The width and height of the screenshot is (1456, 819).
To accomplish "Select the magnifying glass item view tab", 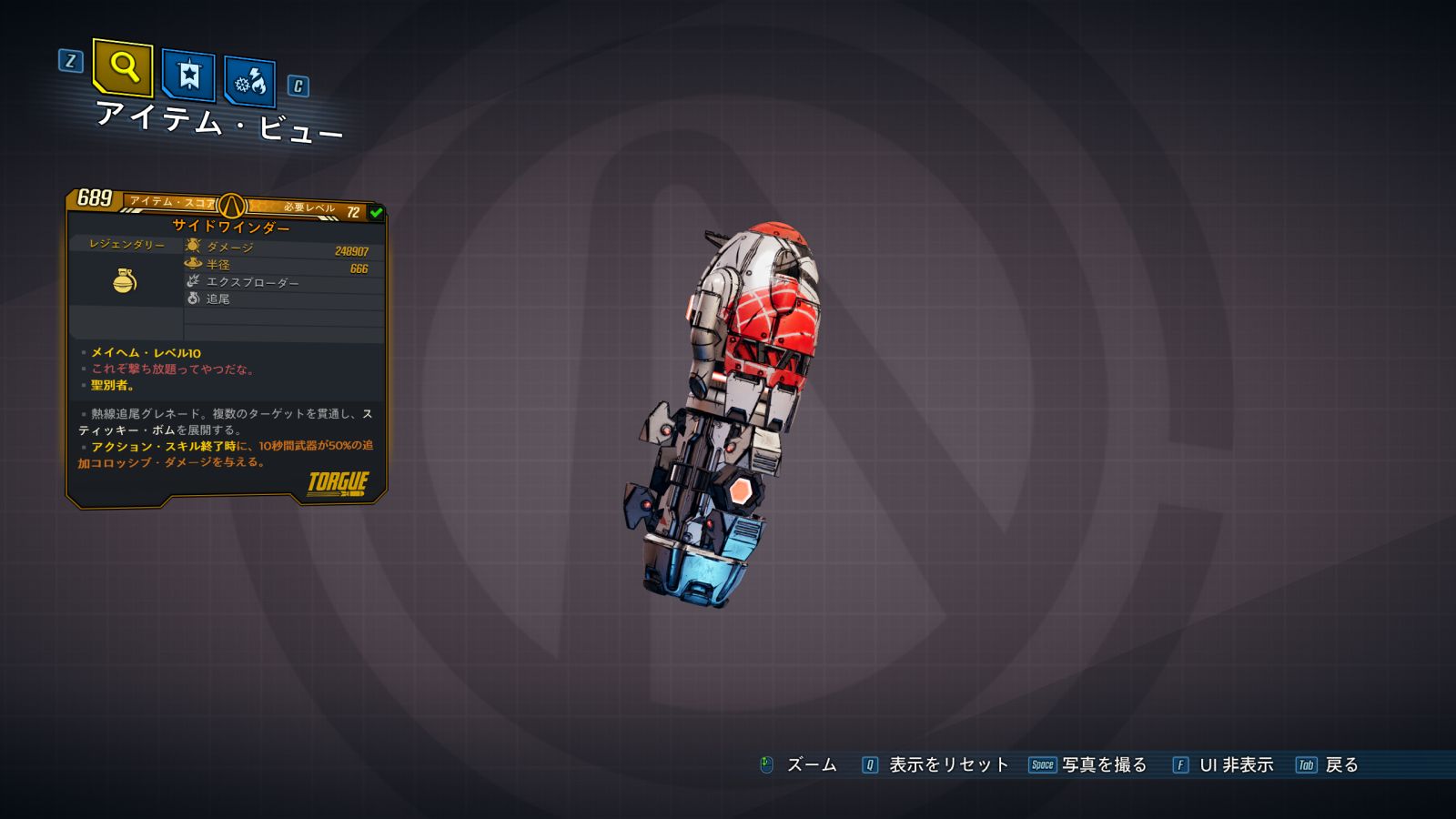I will tap(123, 67).
